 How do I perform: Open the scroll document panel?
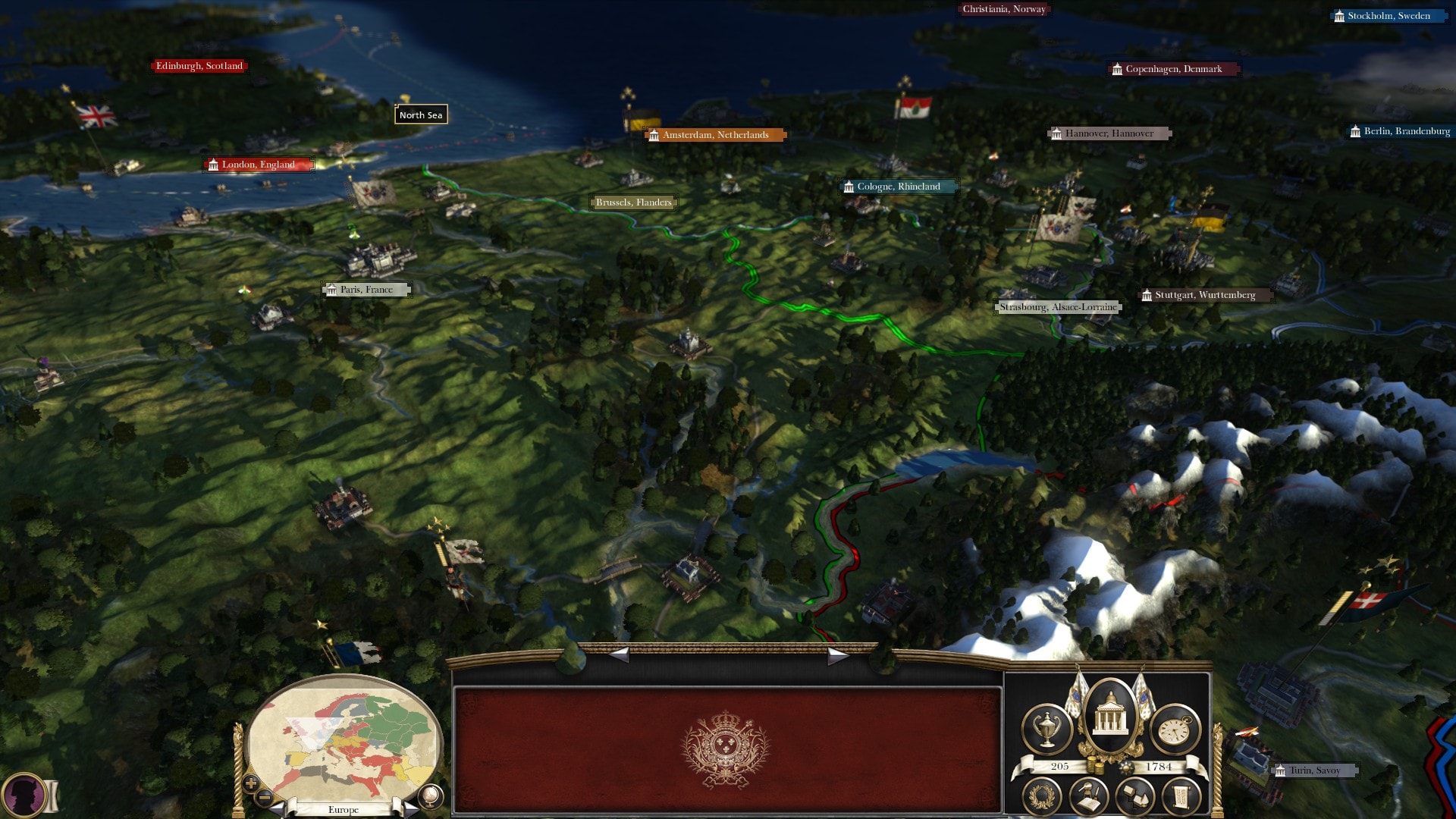tap(1181, 797)
